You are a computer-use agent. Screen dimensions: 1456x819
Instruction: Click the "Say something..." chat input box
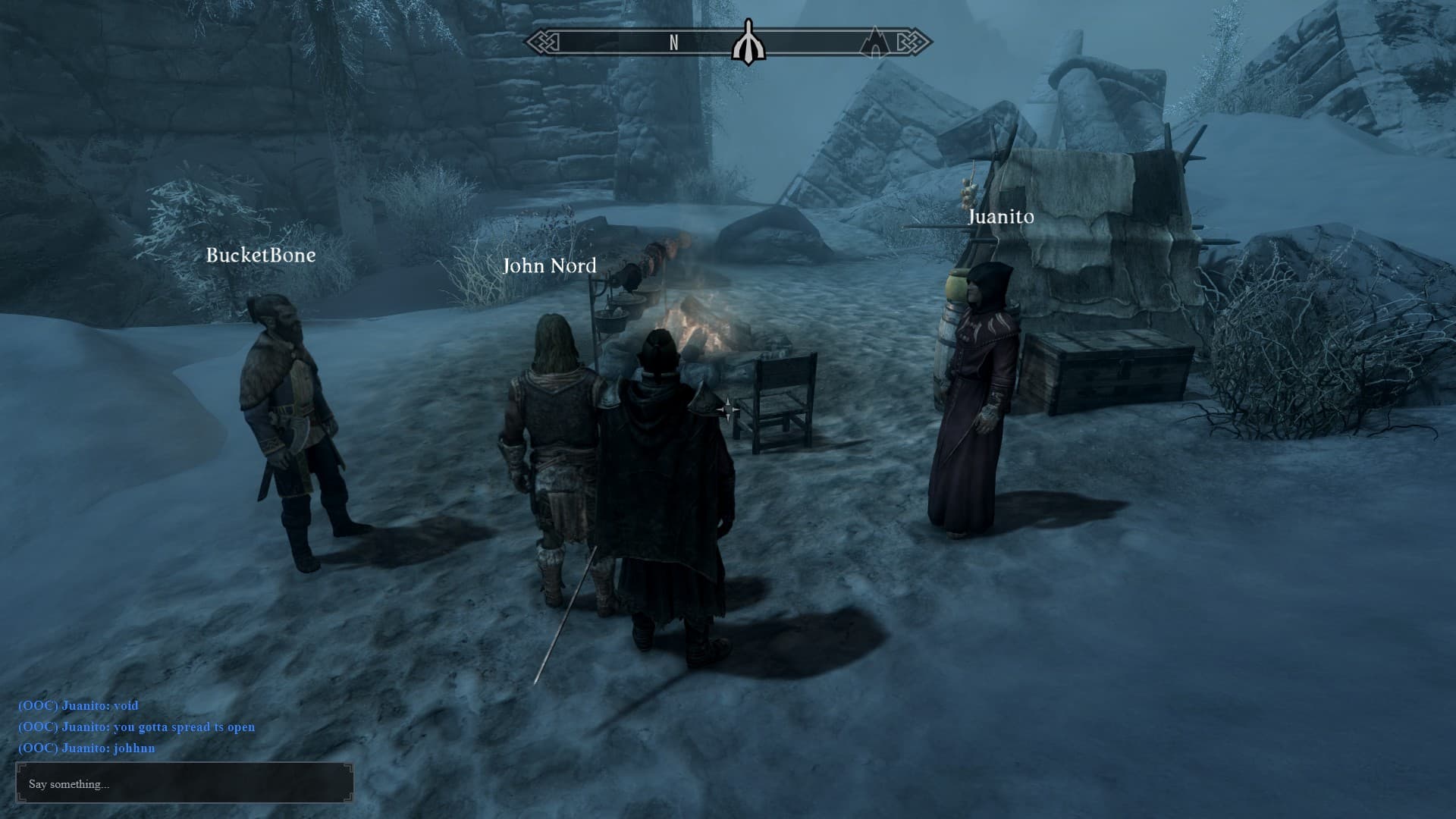pos(184,783)
